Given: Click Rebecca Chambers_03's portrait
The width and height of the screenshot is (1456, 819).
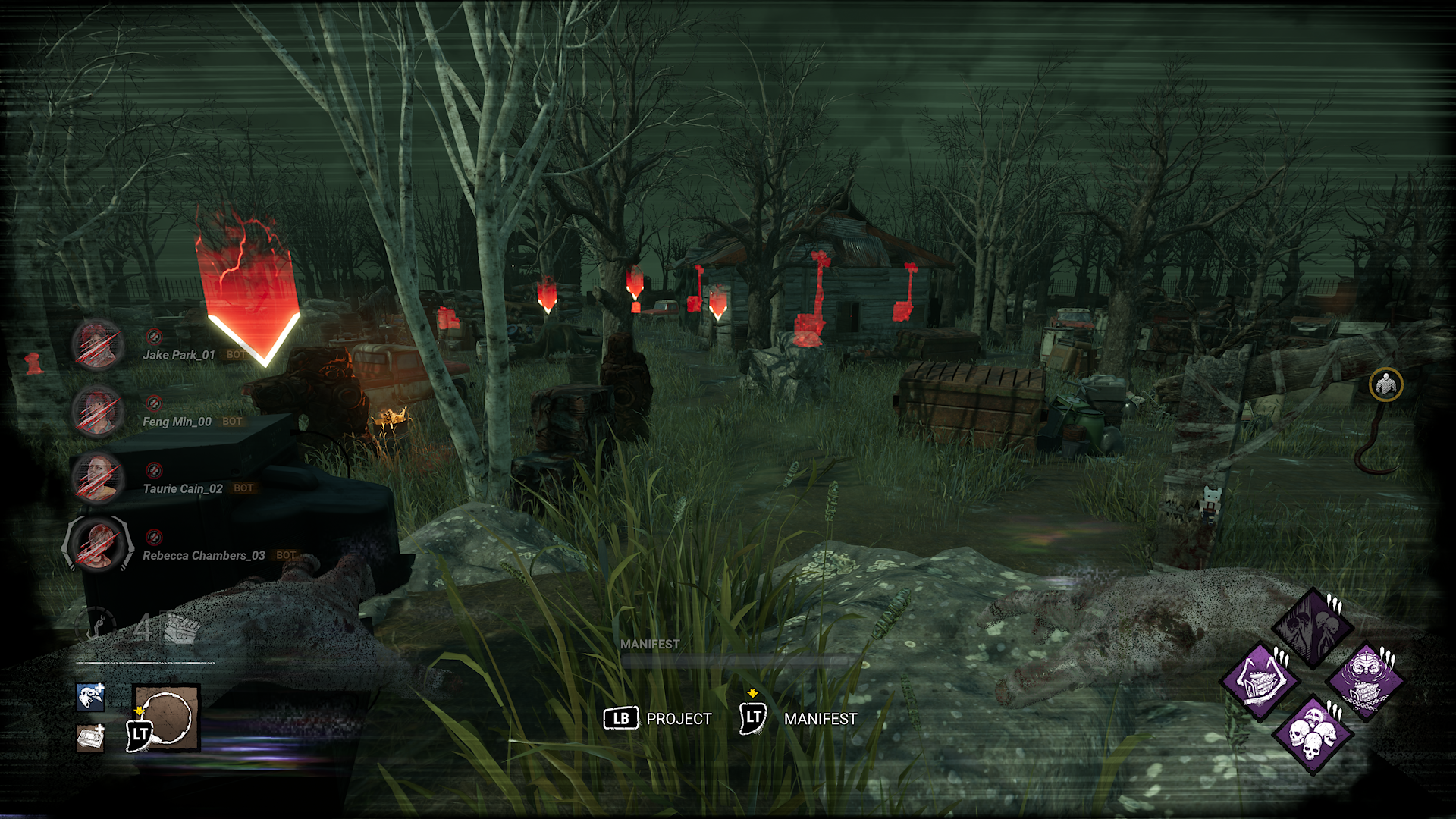Looking at the screenshot, I should 97,546.
